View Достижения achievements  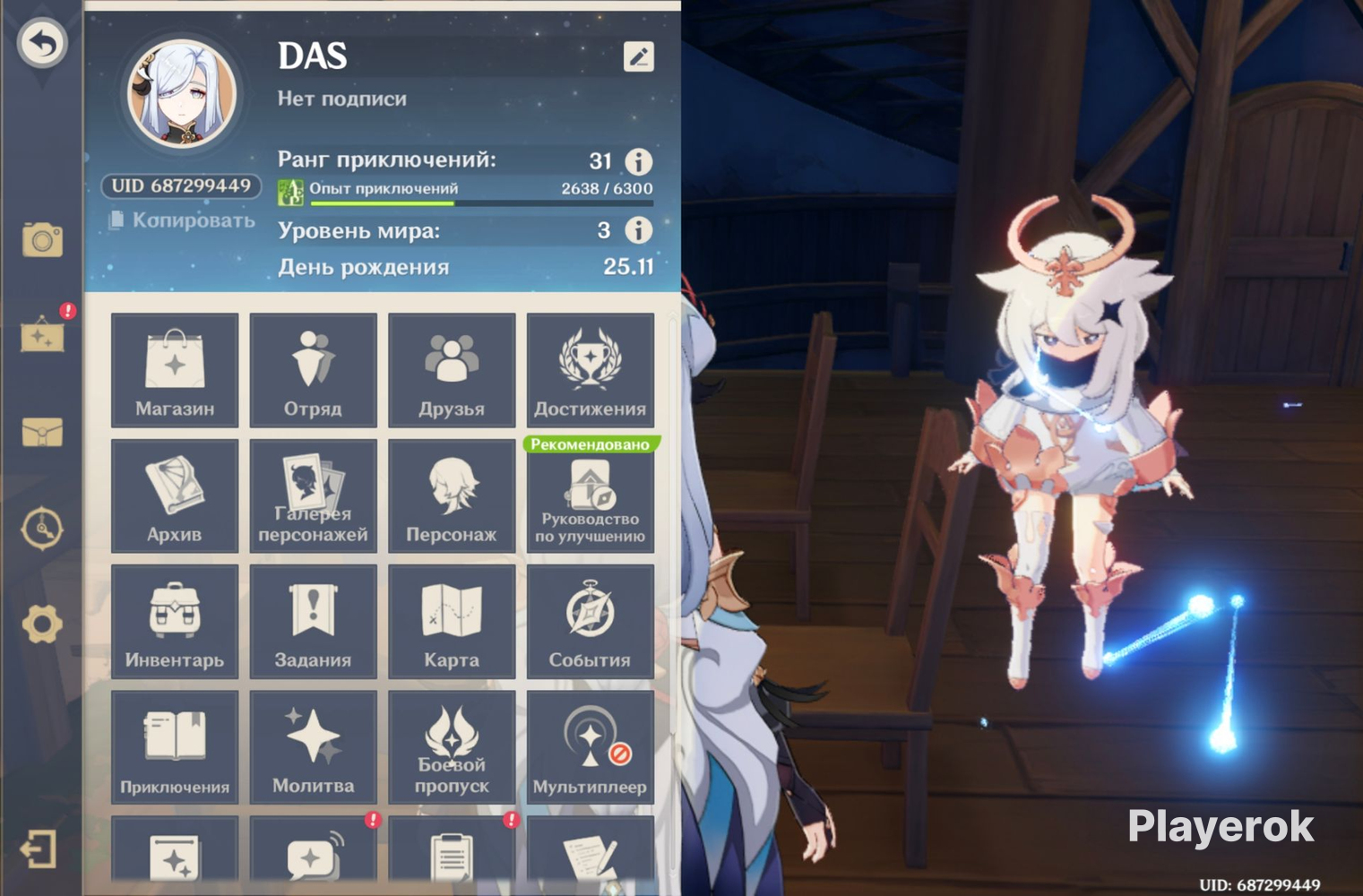(590, 370)
